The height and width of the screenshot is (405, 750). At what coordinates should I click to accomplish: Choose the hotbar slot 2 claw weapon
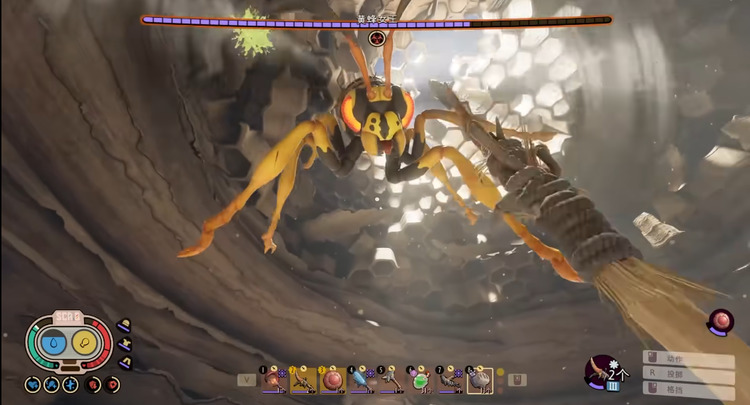(x=301, y=379)
